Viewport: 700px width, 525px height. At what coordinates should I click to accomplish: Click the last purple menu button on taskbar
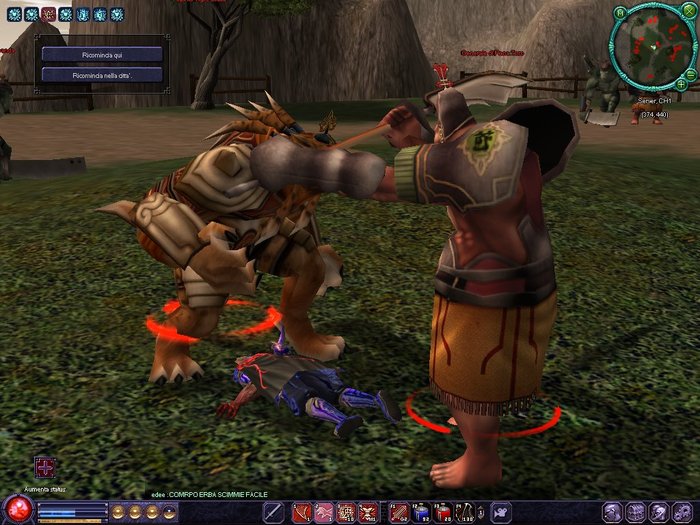684,511
